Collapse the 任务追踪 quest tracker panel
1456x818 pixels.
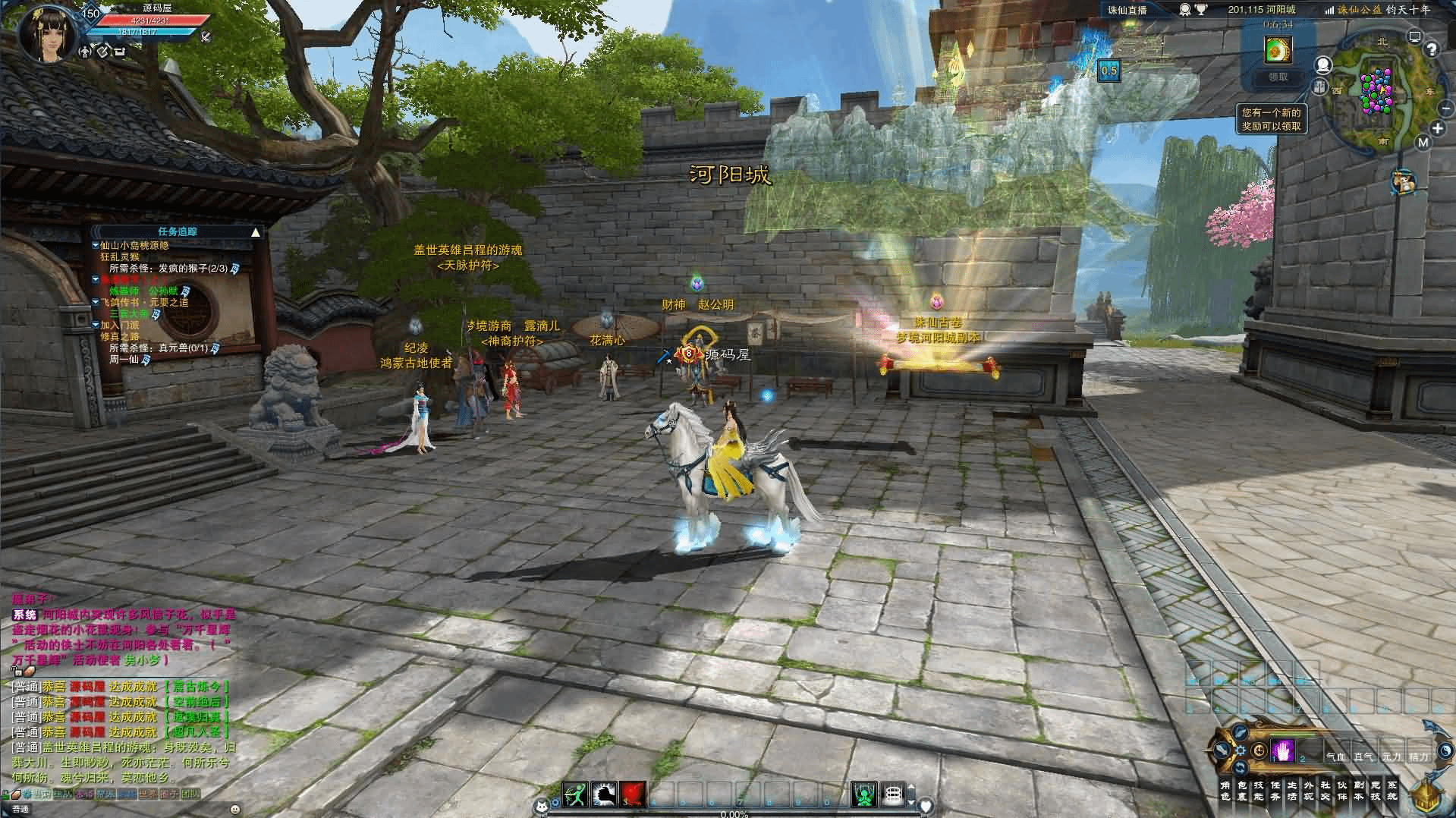coord(256,232)
